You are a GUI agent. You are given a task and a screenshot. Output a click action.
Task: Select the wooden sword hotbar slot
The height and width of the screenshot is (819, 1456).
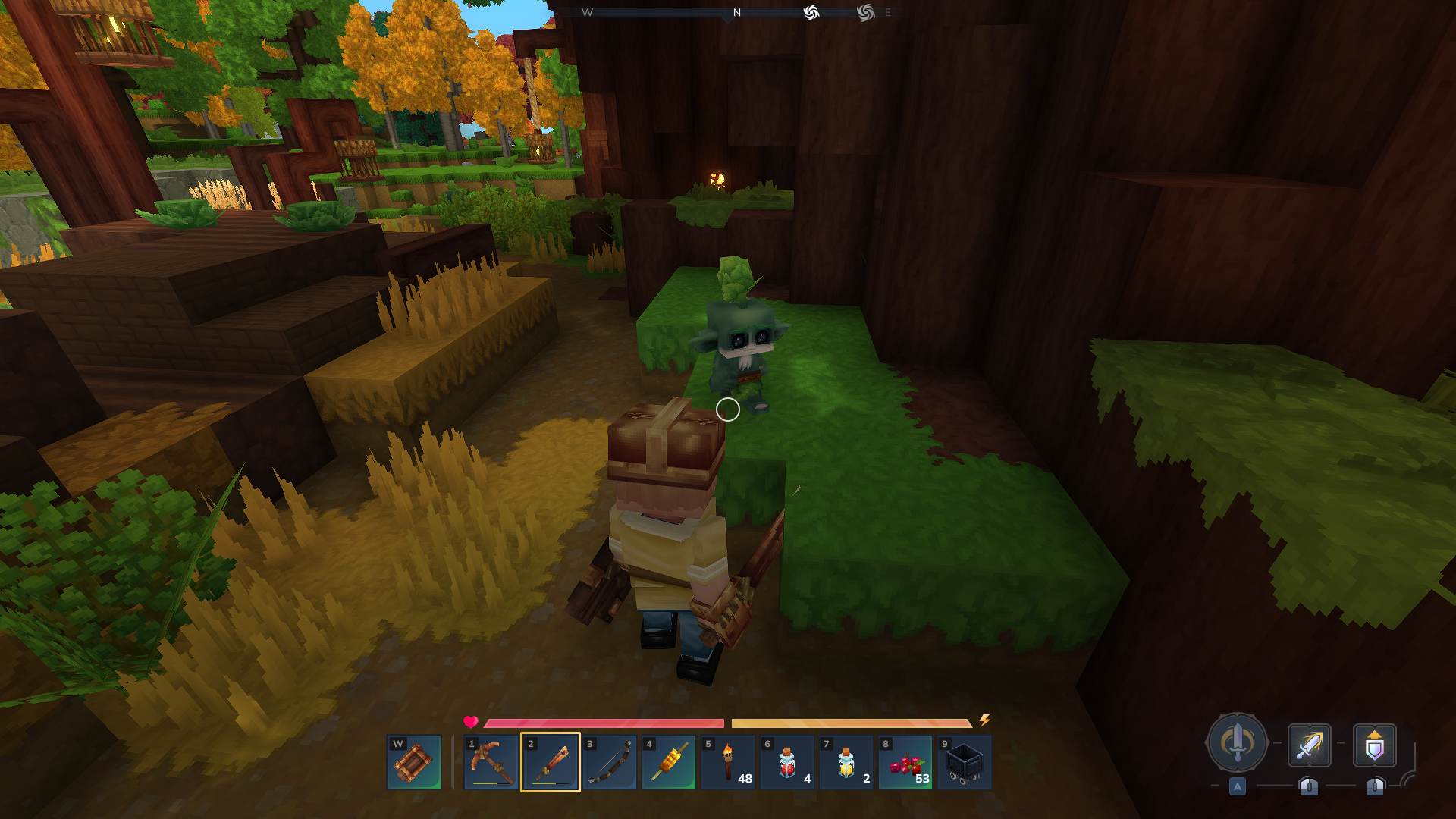[x=551, y=761]
